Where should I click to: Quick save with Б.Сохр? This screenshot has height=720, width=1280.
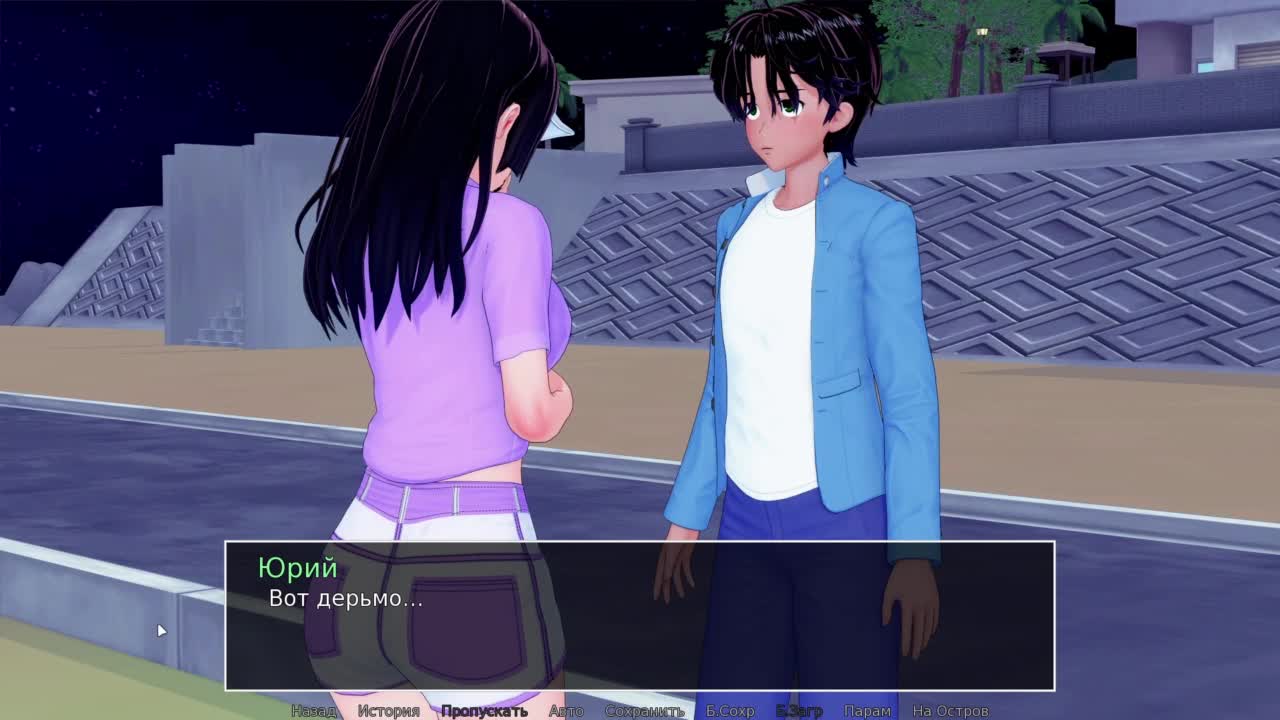point(730,711)
